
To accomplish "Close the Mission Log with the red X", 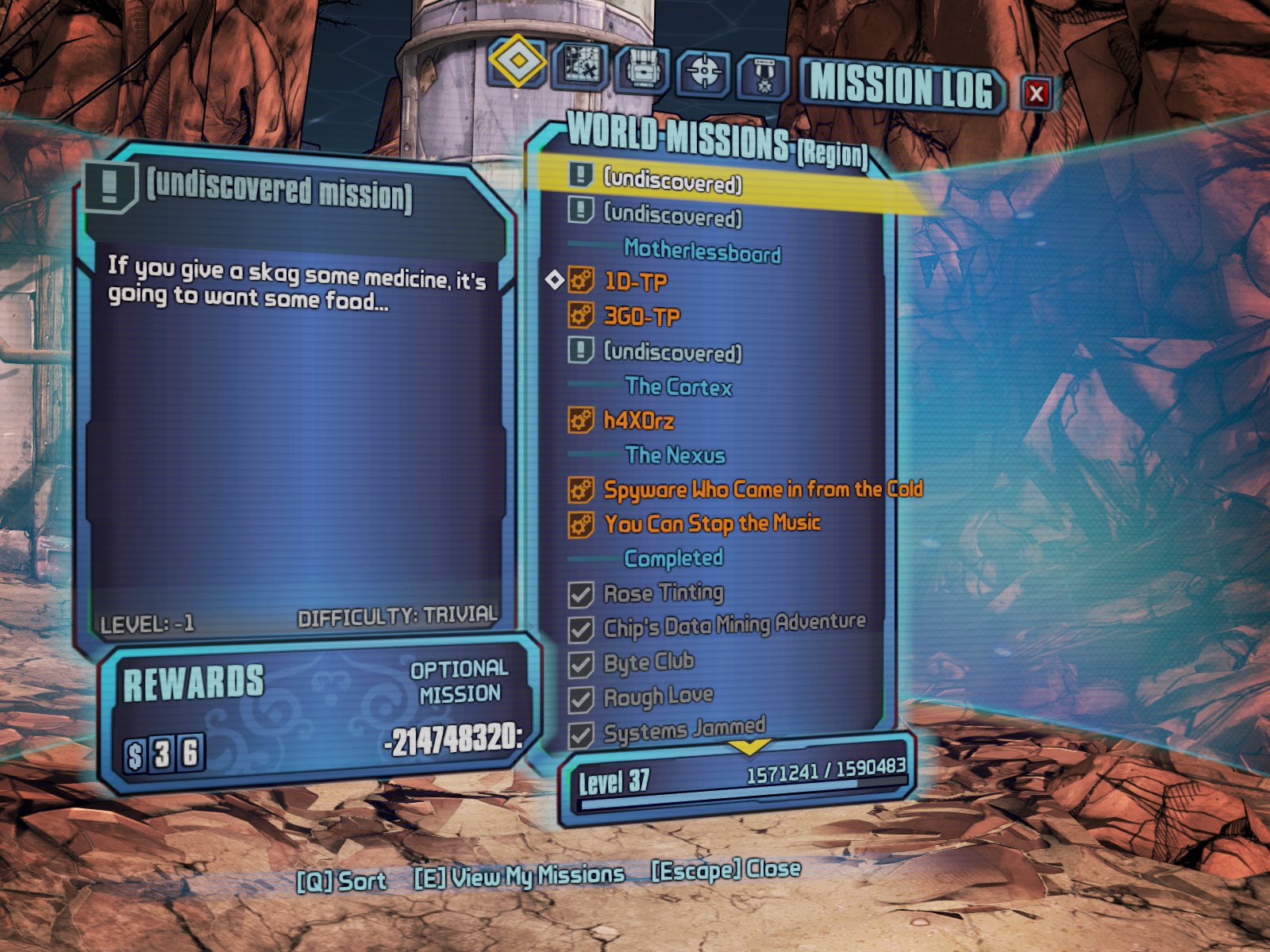I will [x=1036, y=94].
